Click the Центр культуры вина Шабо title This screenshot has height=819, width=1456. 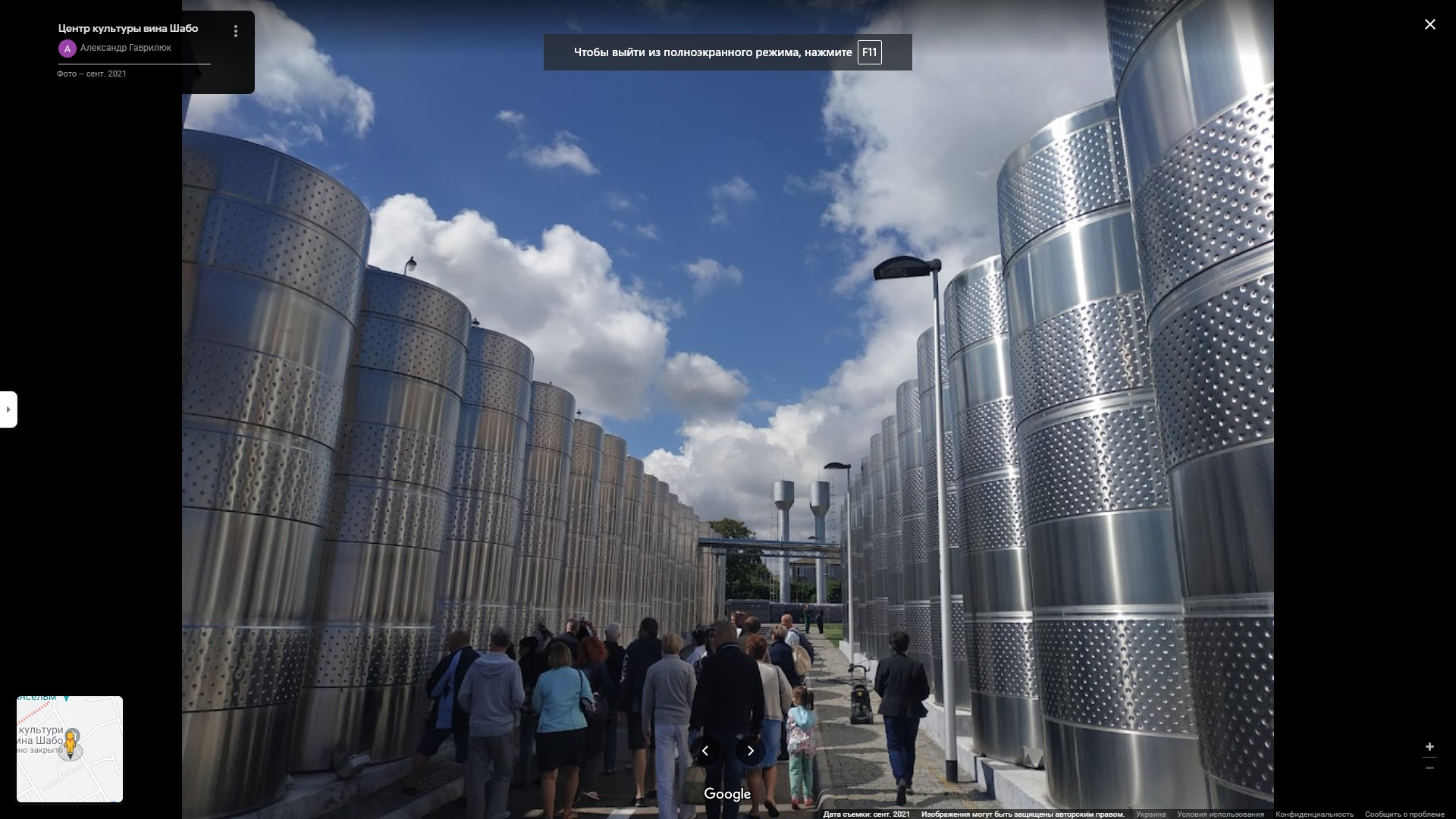click(128, 28)
